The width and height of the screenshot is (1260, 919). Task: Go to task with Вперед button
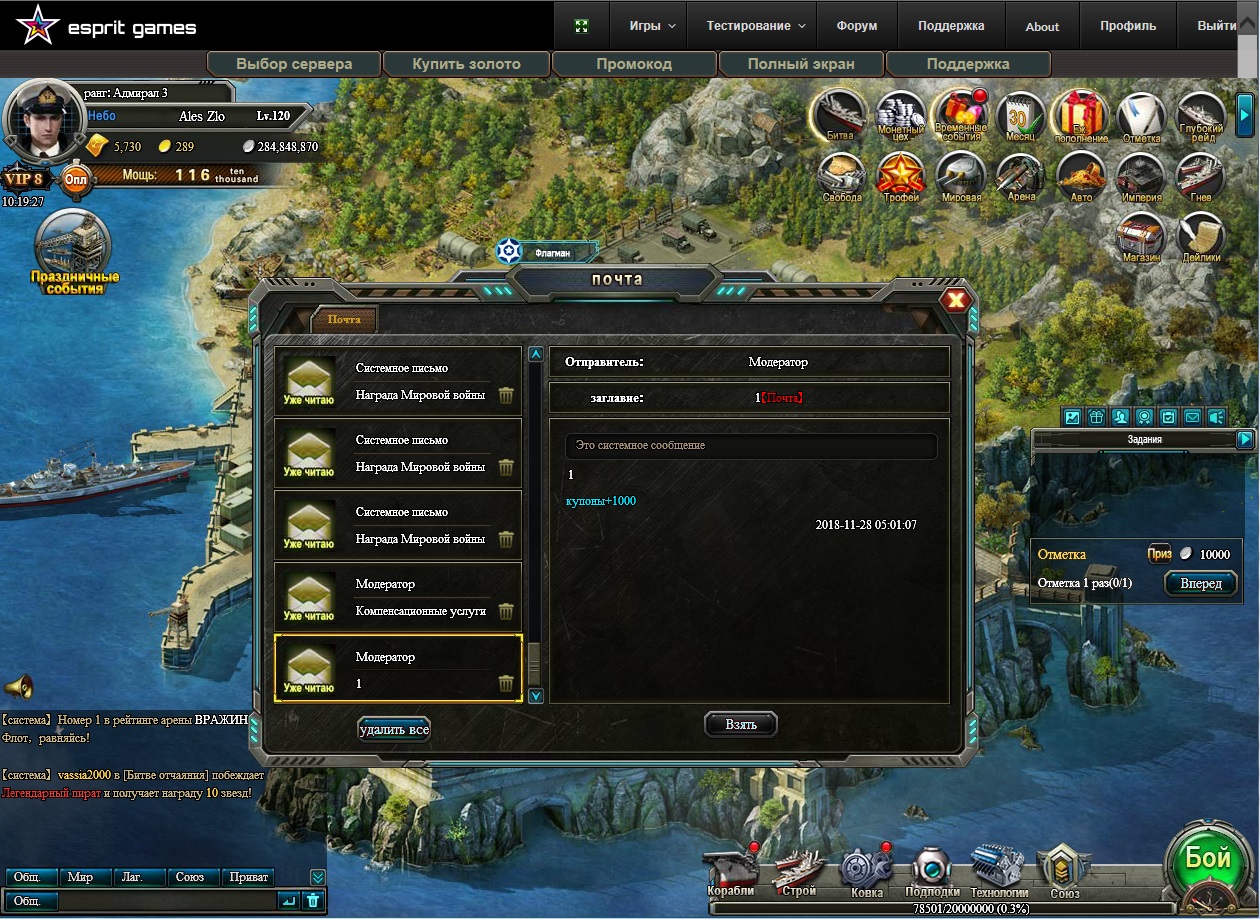1200,583
